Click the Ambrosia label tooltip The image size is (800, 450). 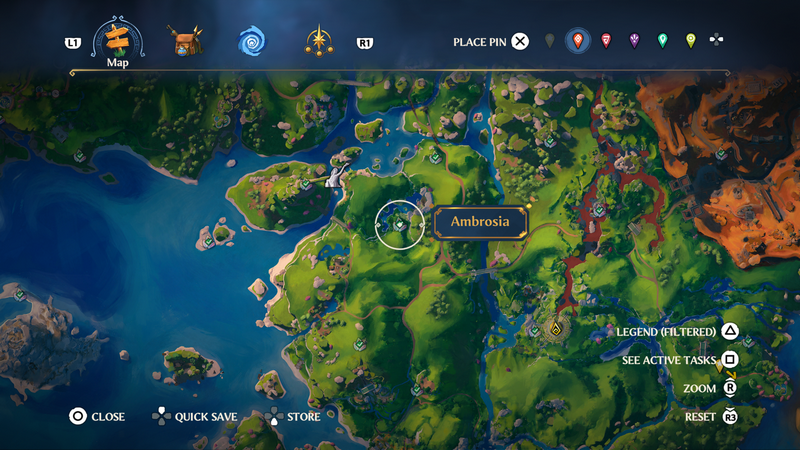[481, 222]
